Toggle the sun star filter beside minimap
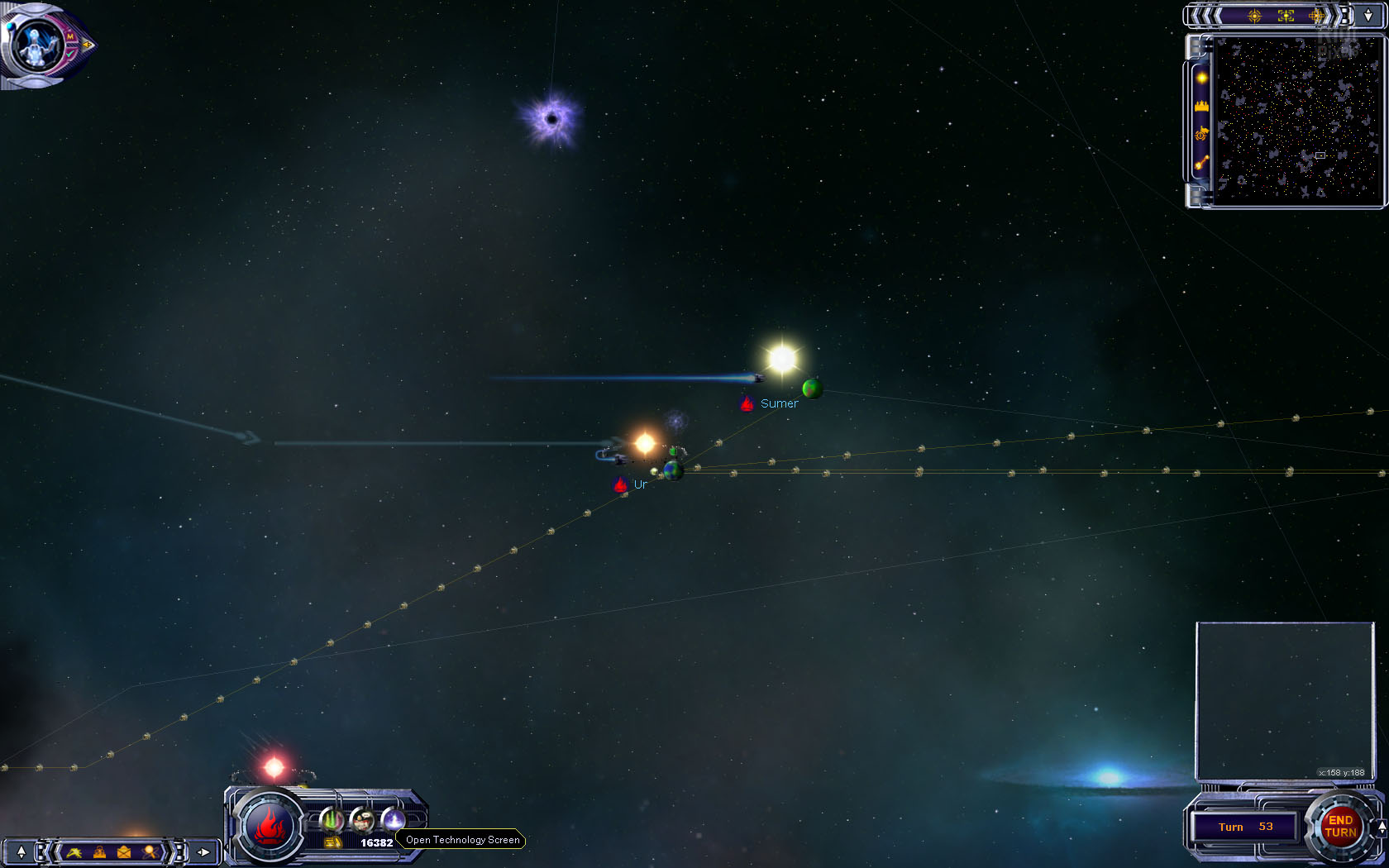Screen dimensions: 1389x868 tap(1201, 78)
